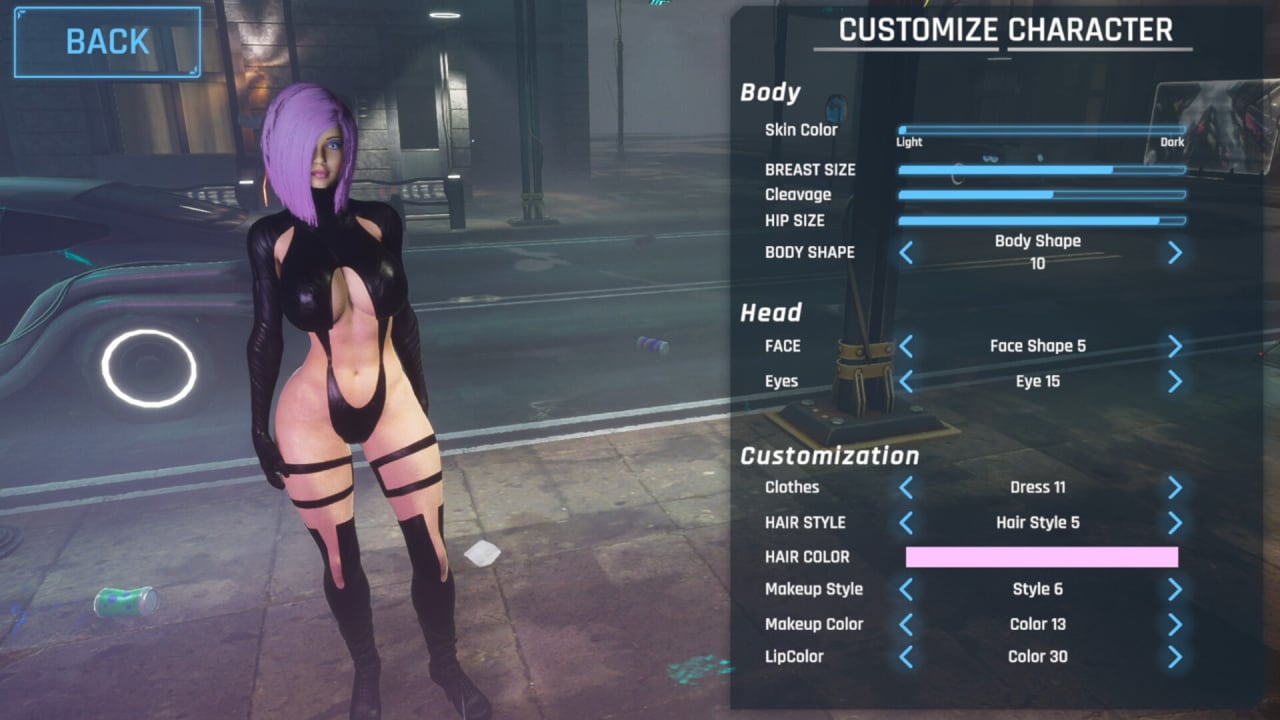Switch to the next Face Shape
This screenshot has width=1280, height=720.
1175,346
